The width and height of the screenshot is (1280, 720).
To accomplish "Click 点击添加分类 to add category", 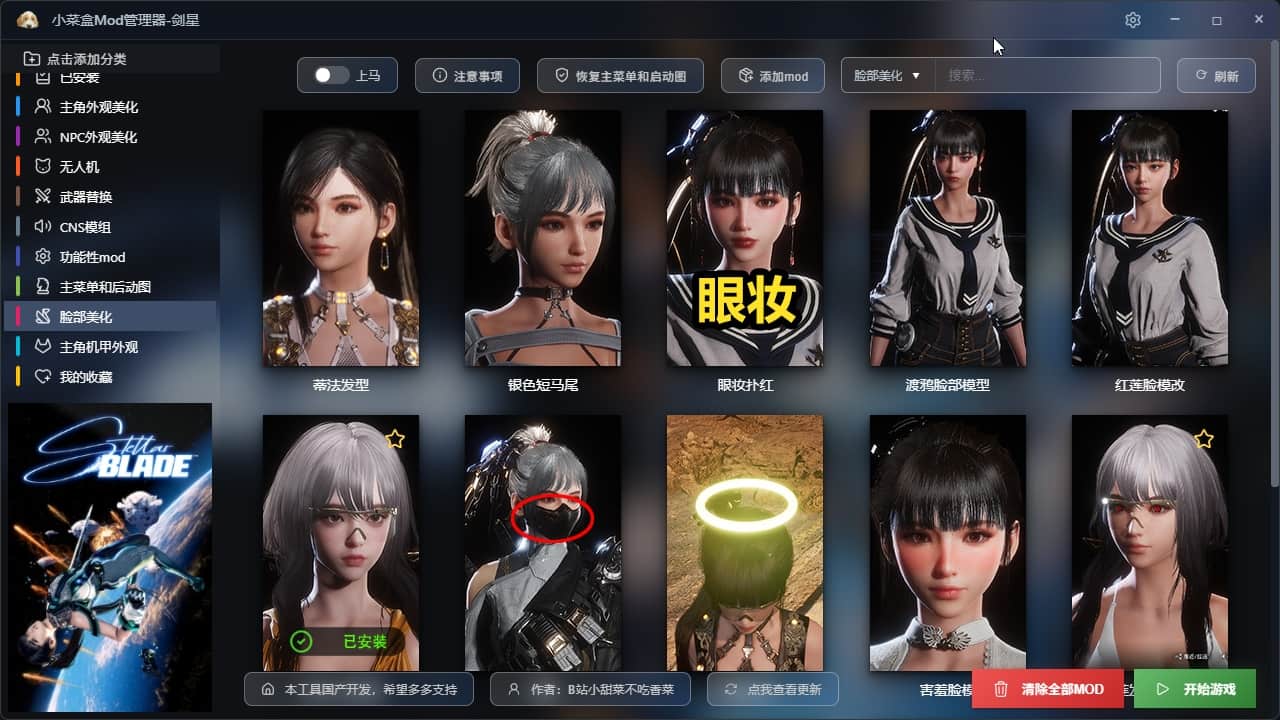I will [86, 59].
